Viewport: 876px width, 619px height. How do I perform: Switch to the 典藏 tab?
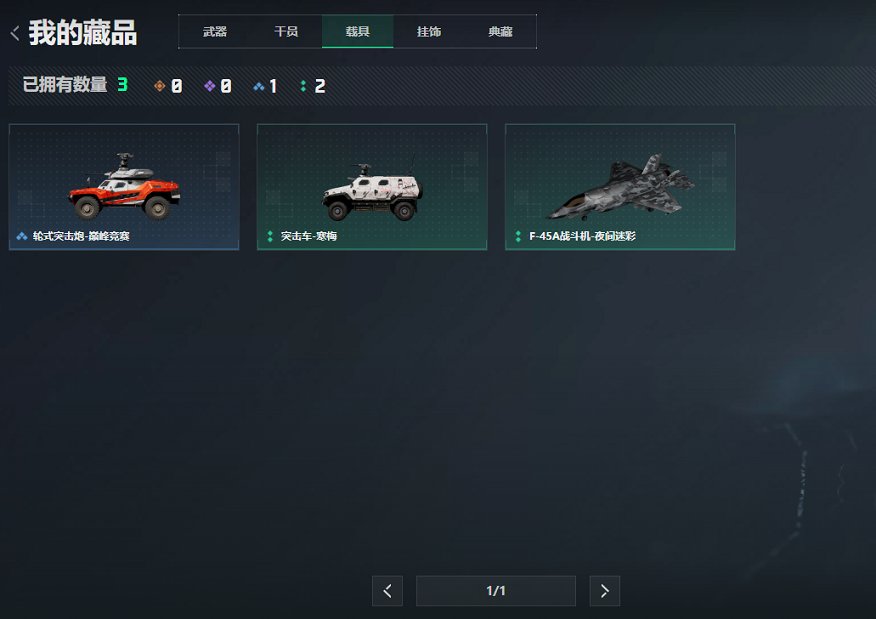[500, 32]
